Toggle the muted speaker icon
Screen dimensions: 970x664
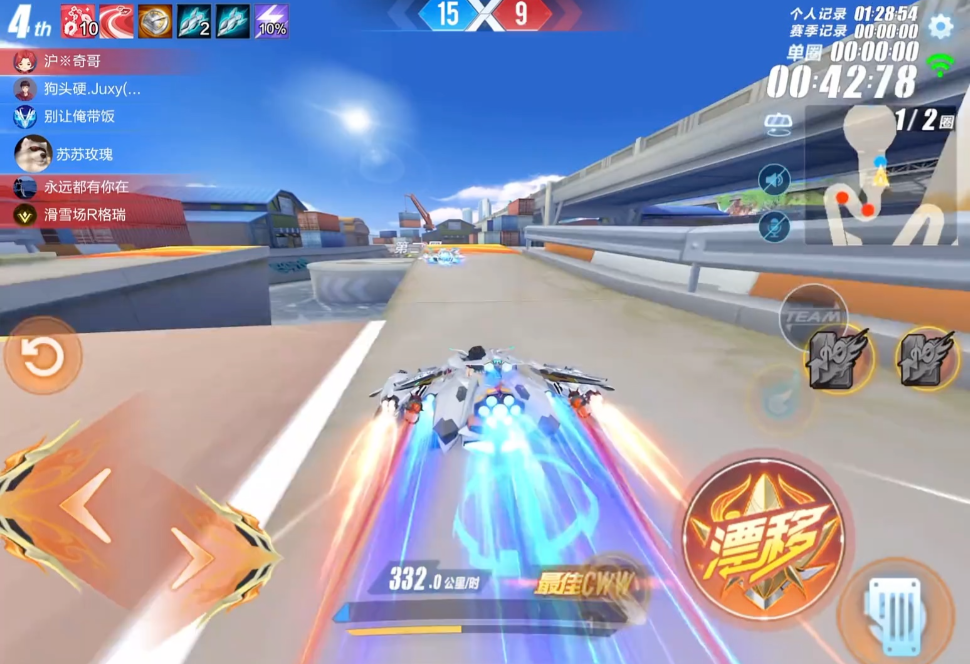click(x=774, y=180)
